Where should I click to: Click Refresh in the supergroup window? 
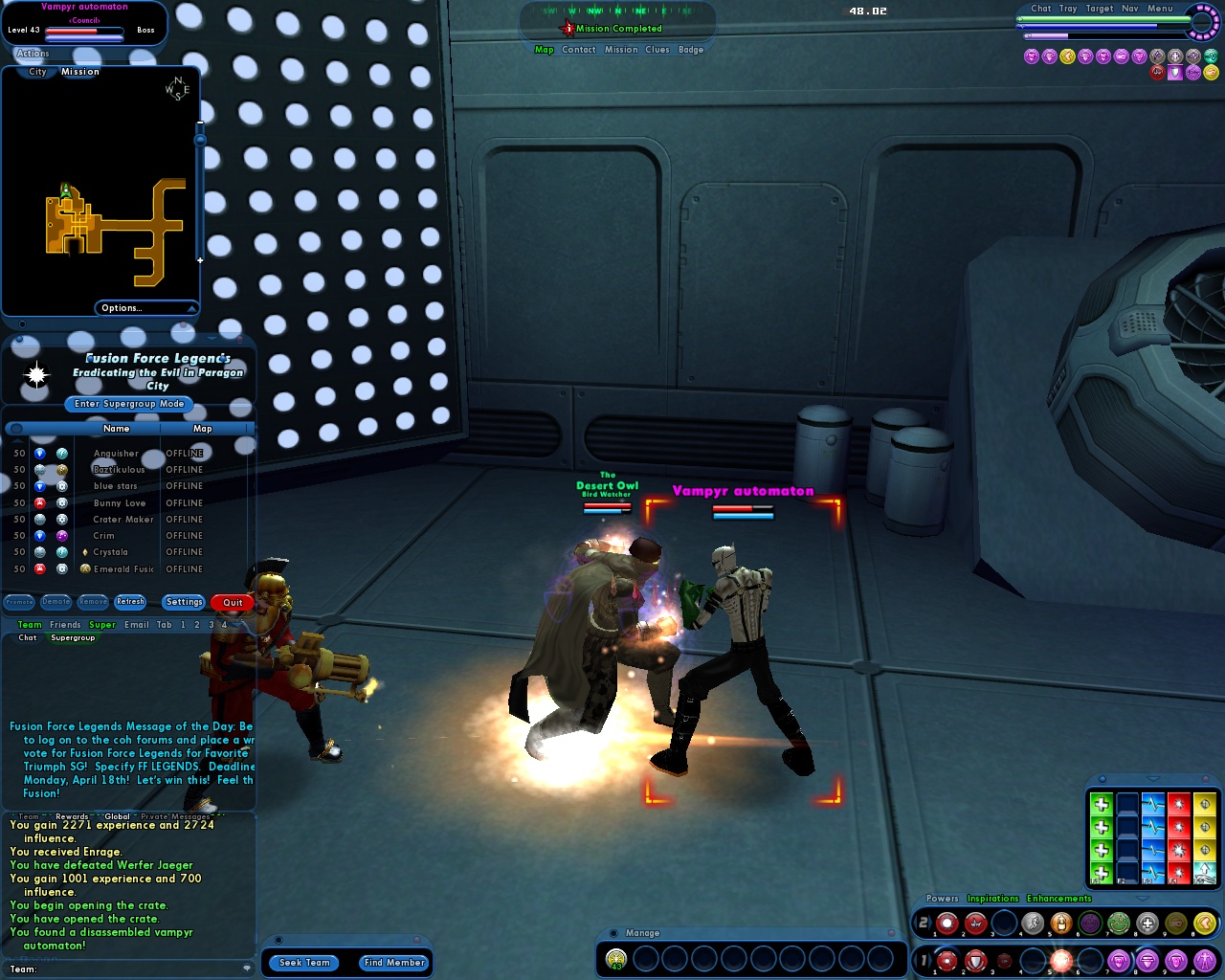[x=130, y=601]
